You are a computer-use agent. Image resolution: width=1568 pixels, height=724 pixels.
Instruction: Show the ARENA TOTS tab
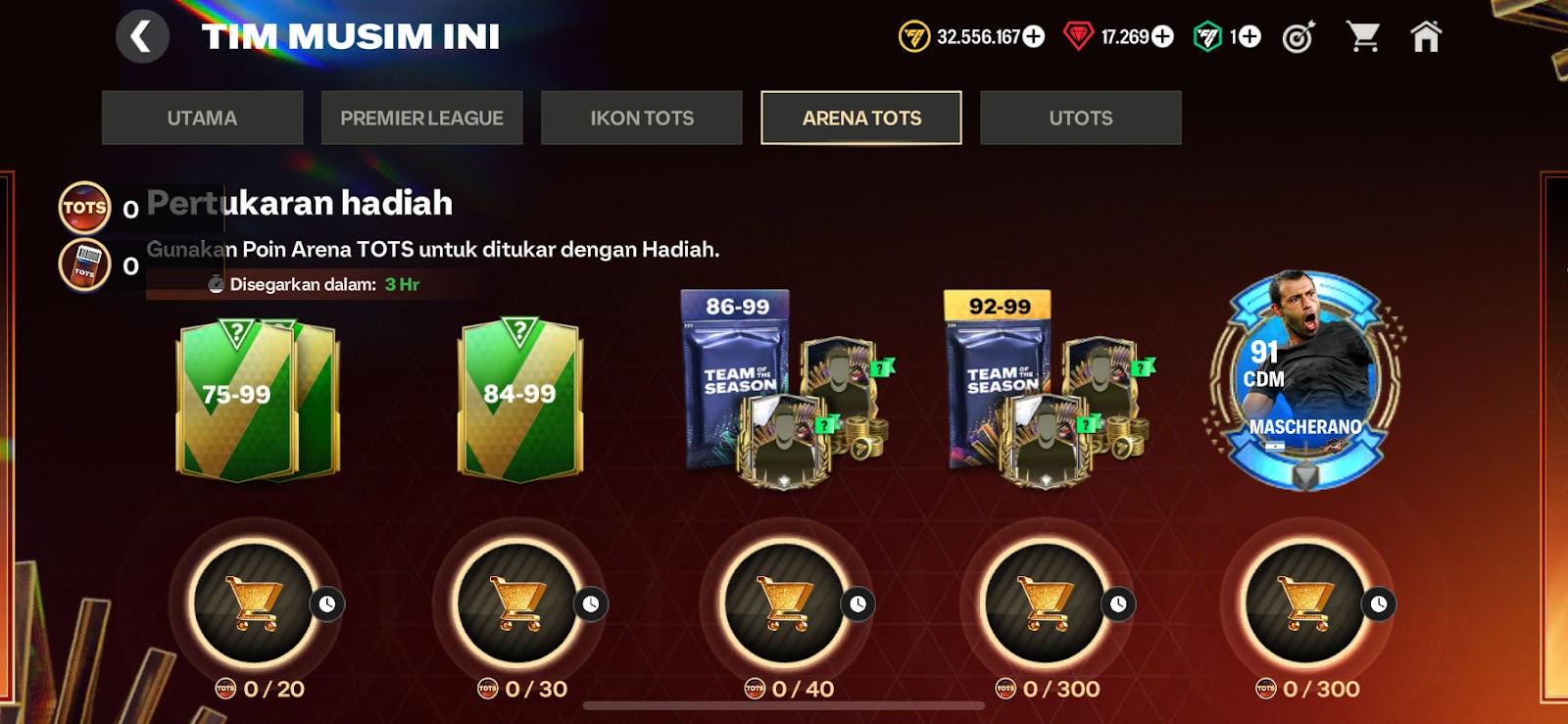pyautogui.click(x=861, y=118)
